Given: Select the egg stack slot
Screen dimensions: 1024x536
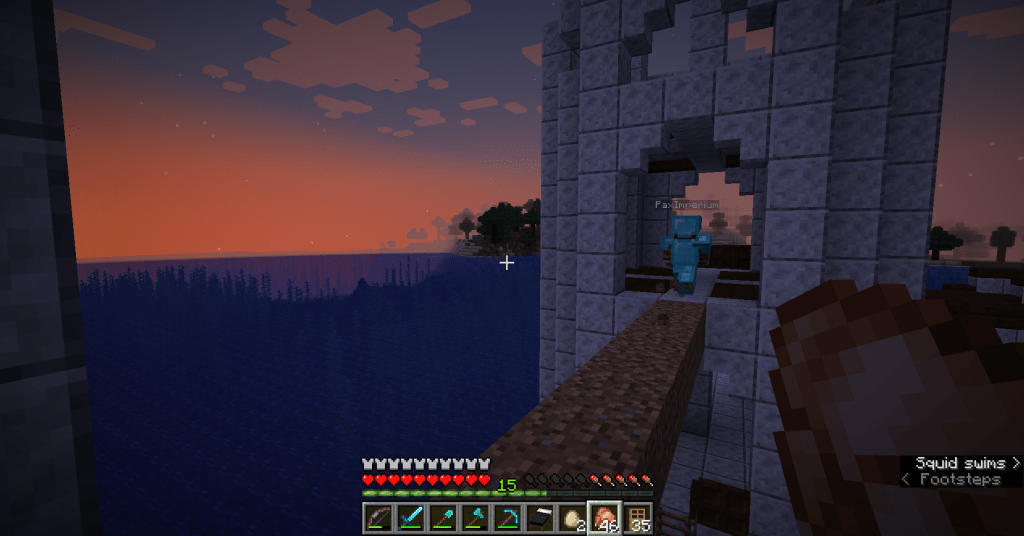Looking at the screenshot, I should pyautogui.click(x=571, y=517).
